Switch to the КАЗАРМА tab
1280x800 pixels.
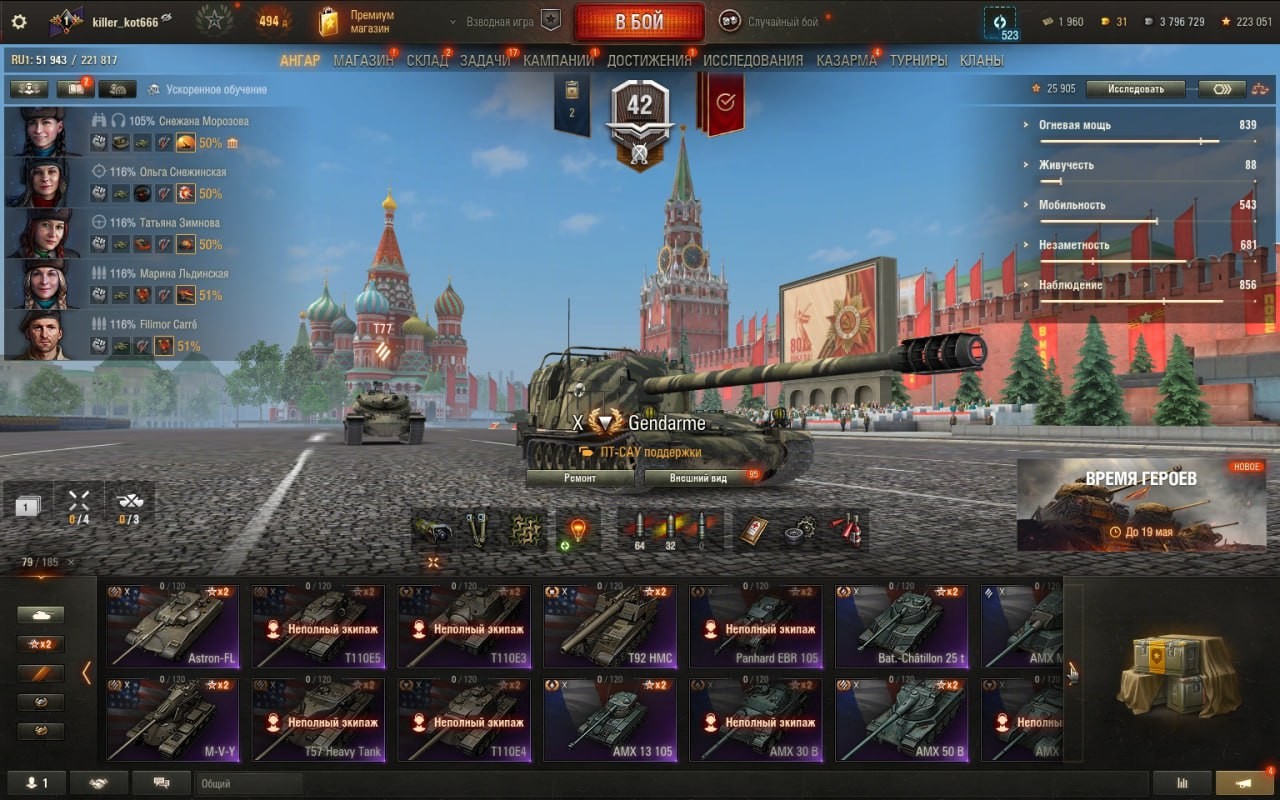tap(846, 60)
